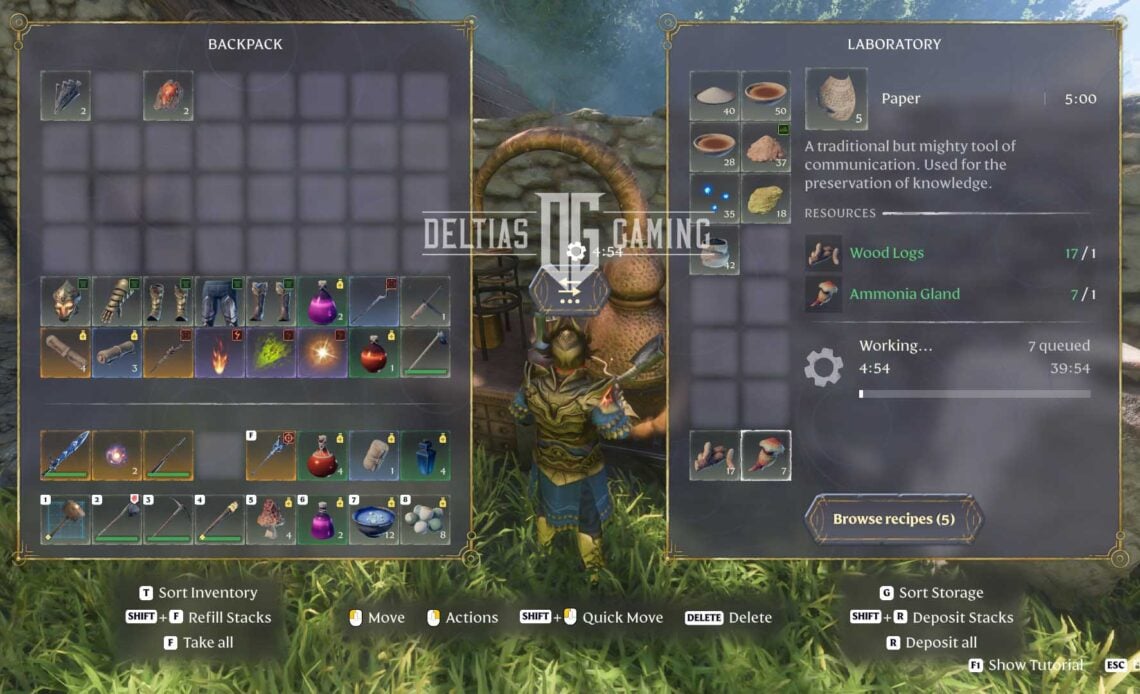Select the hammer in hotbar slot 1
1140x694 pixels.
pyautogui.click(x=66, y=519)
